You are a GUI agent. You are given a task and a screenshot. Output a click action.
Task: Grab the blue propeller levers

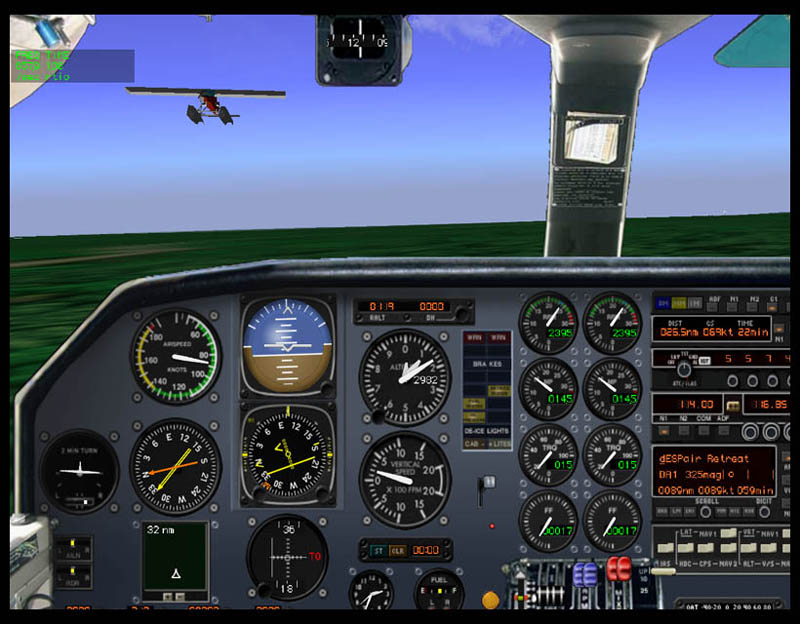585,574
